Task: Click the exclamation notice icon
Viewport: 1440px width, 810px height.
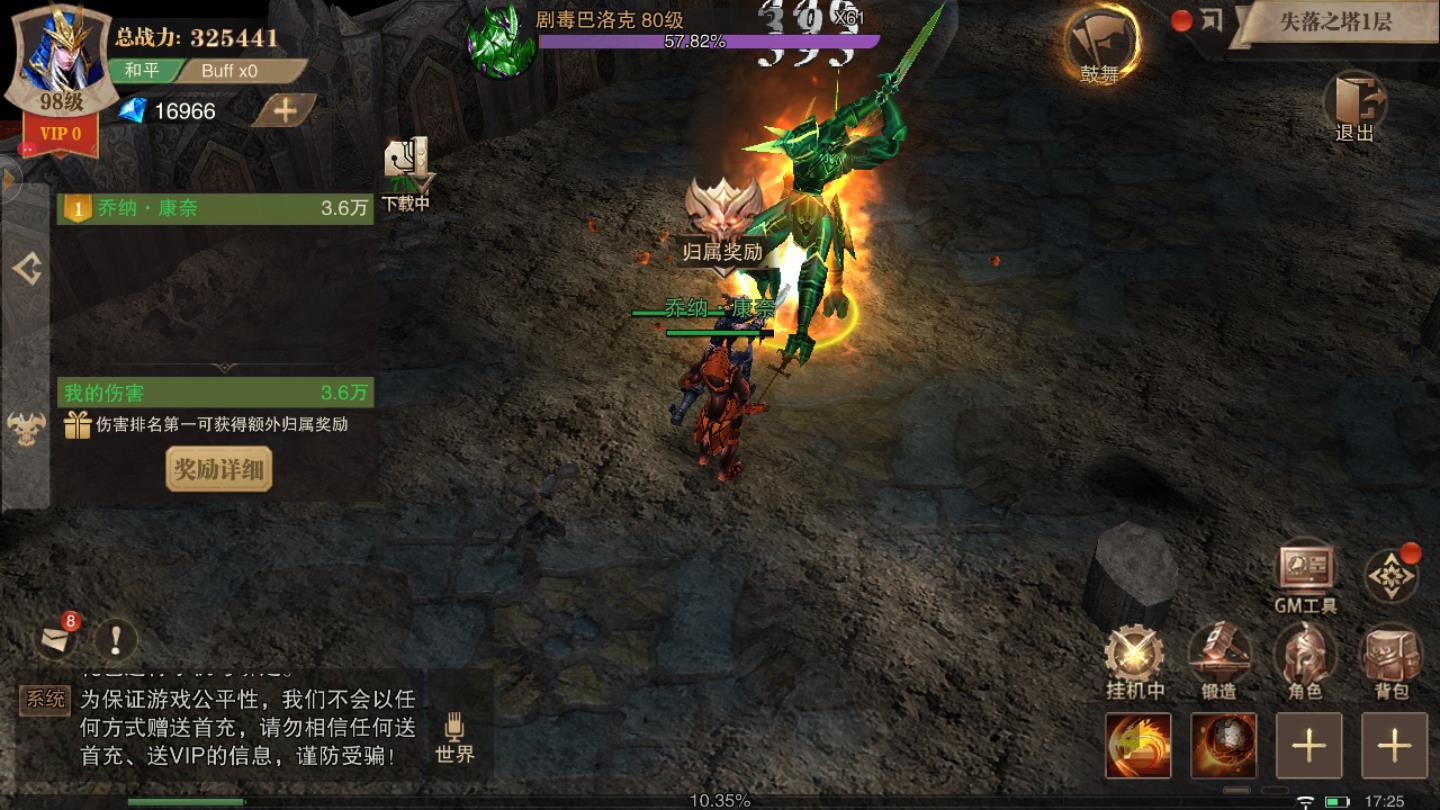Action: (x=116, y=638)
